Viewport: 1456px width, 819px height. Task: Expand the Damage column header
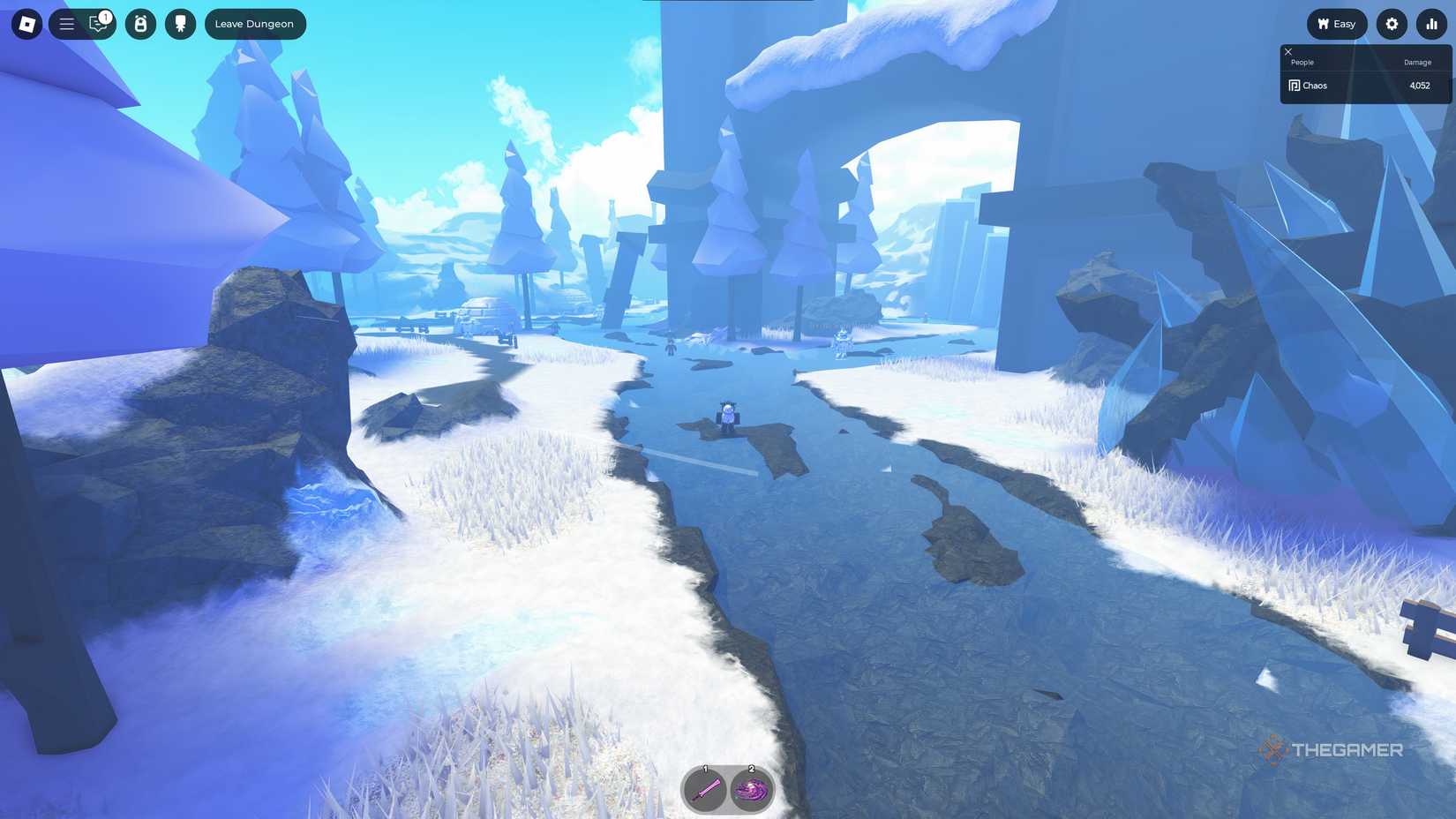click(x=1416, y=62)
